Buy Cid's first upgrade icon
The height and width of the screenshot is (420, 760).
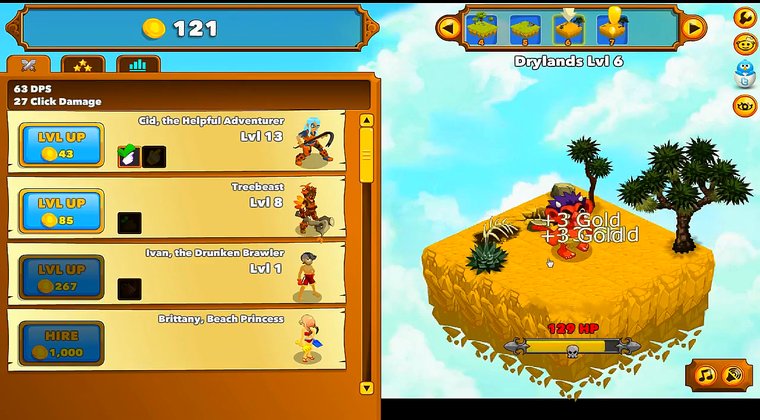pyautogui.click(x=130, y=156)
